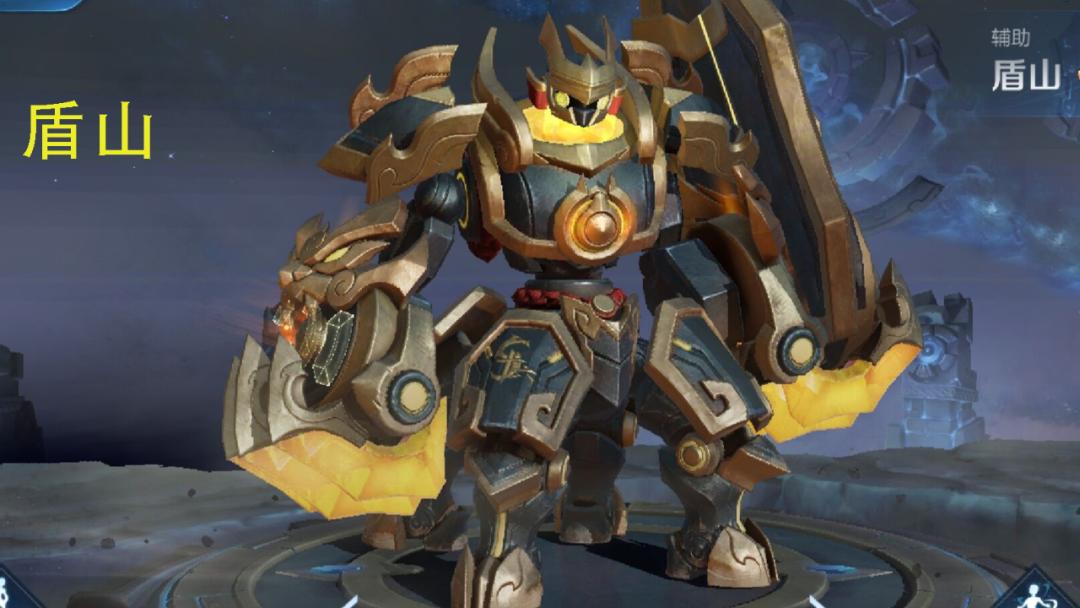Viewport: 1080px width, 608px height.
Task: Select the white 盾山 name under 辅助
Action: pyautogui.click(x=1025, y=76)
